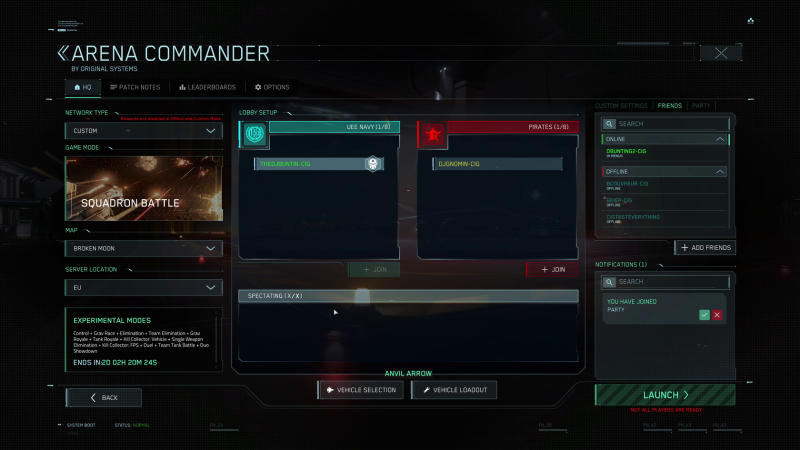Join the Pirates team
The image size is (800, 450).
point(552,269)
